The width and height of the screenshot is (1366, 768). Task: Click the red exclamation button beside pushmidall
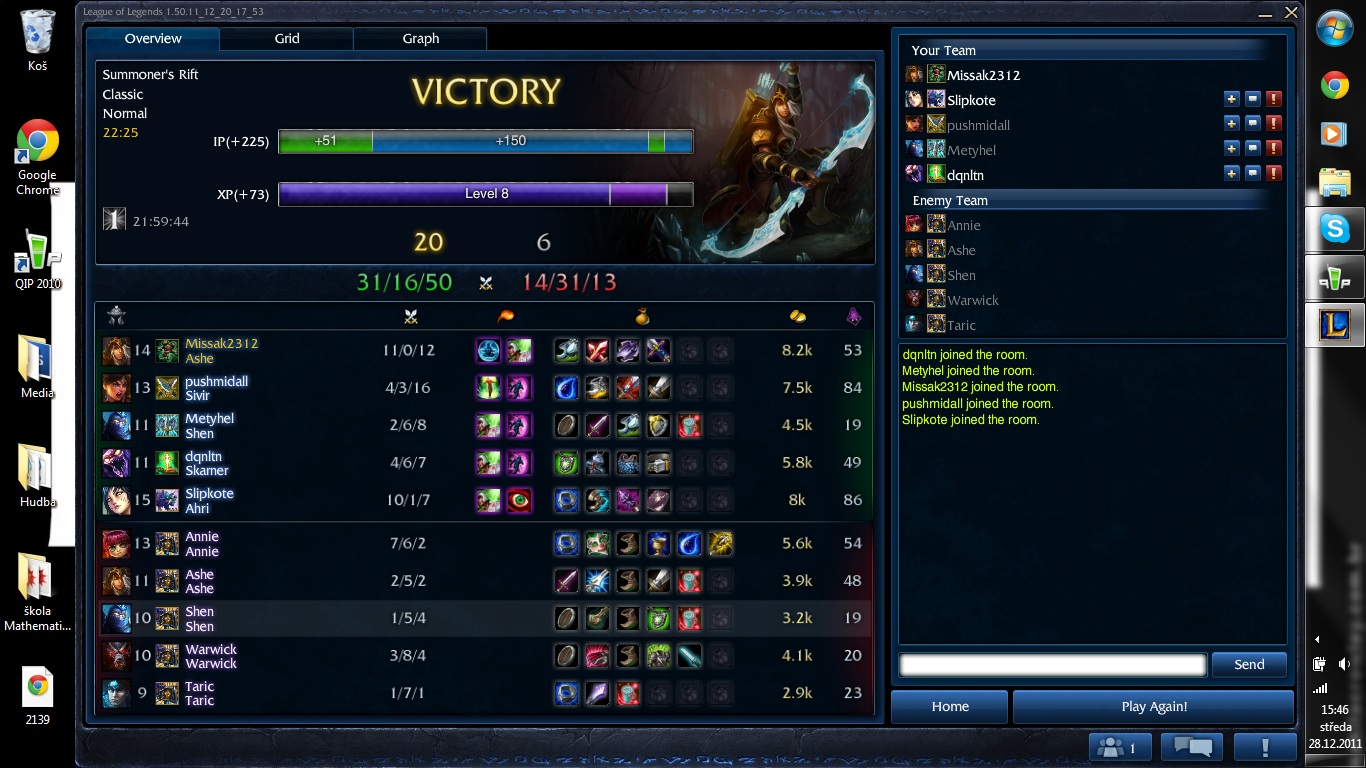(x=1274, y=124)
